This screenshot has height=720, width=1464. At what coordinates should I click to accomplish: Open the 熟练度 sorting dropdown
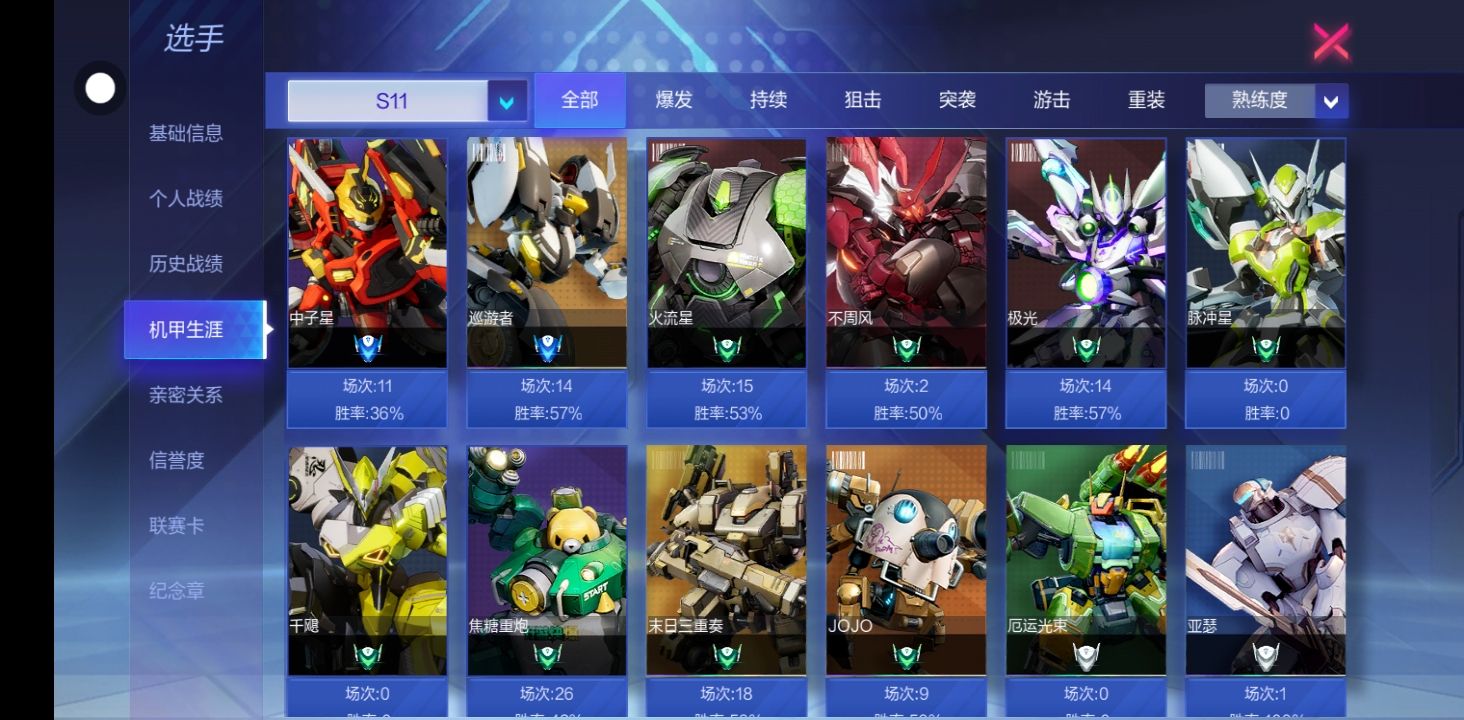[1330, 101]
